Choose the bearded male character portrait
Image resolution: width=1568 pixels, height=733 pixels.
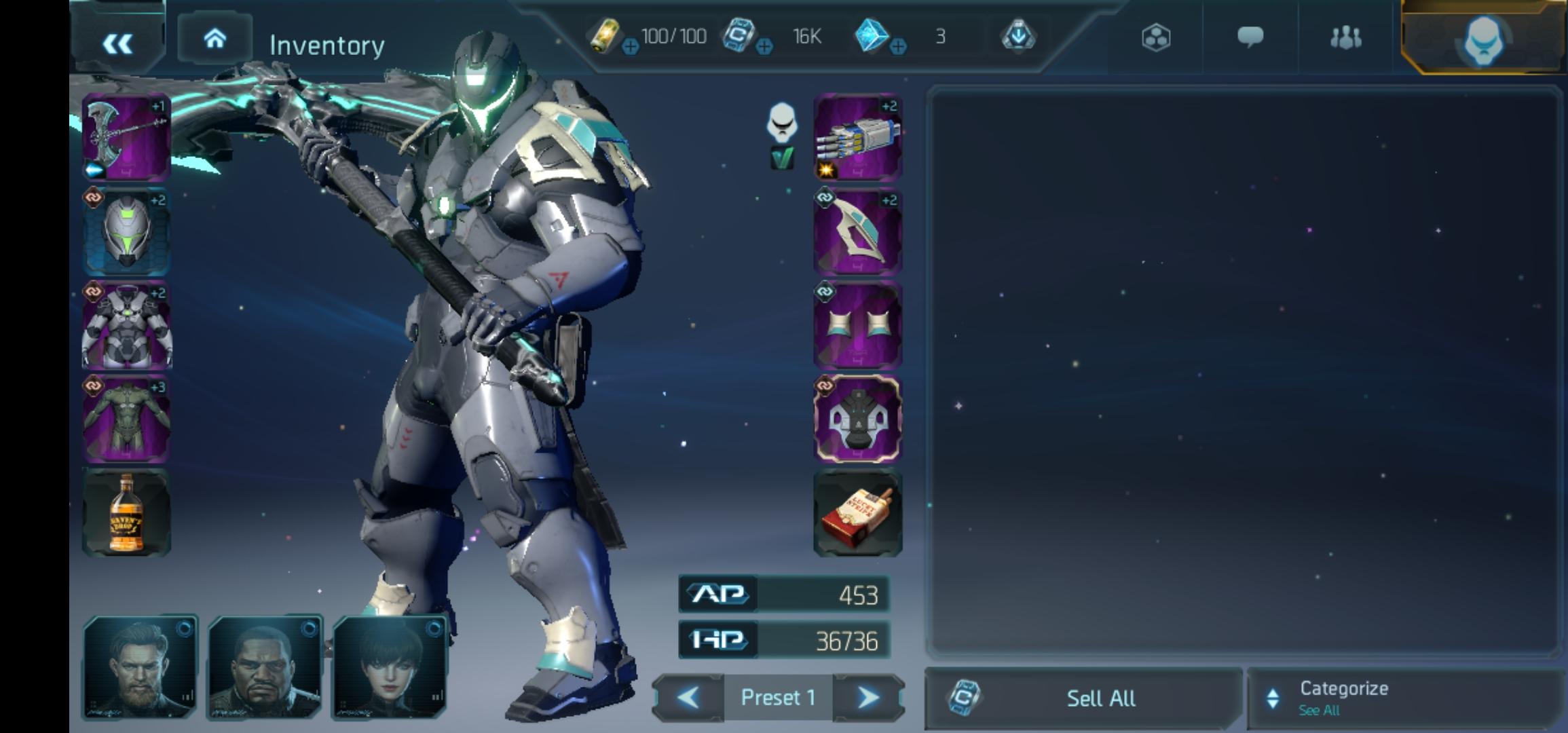140,667
